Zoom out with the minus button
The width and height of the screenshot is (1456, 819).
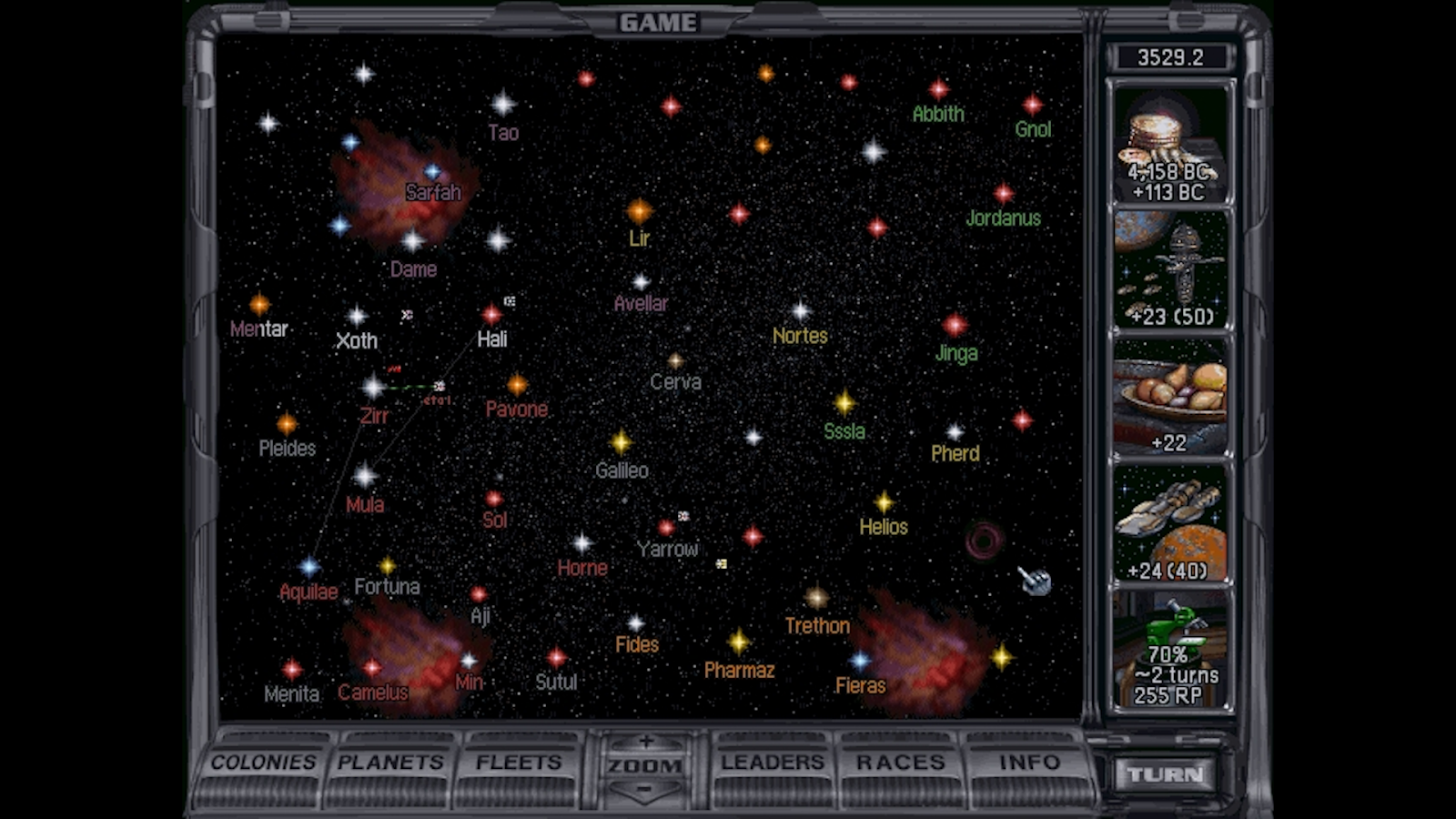[x=645, y=789]
